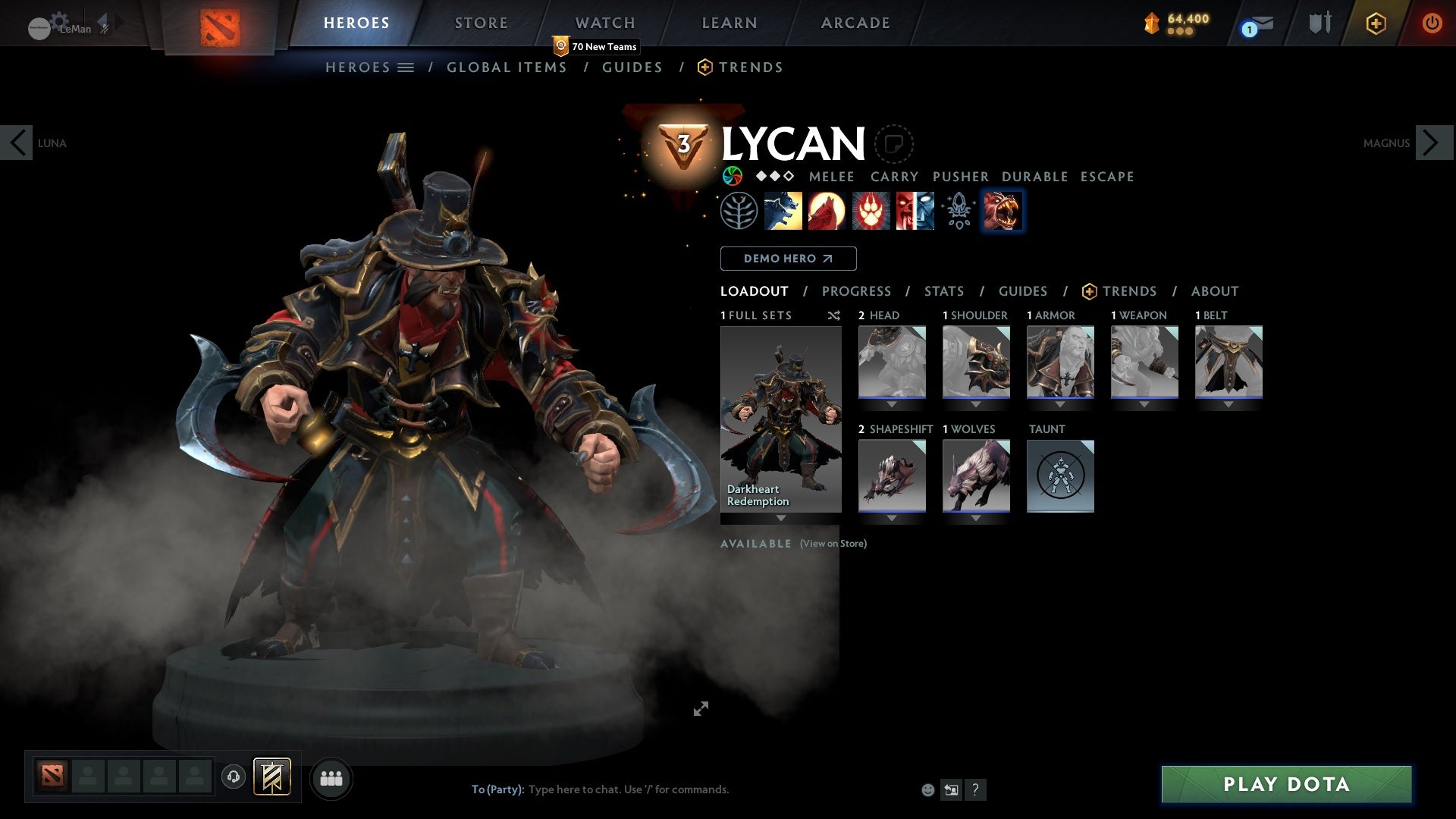The width and height of the screenshot is (1456, 819).
Task: Select the empty Taunt slot
Action: tap(1060, 476)
